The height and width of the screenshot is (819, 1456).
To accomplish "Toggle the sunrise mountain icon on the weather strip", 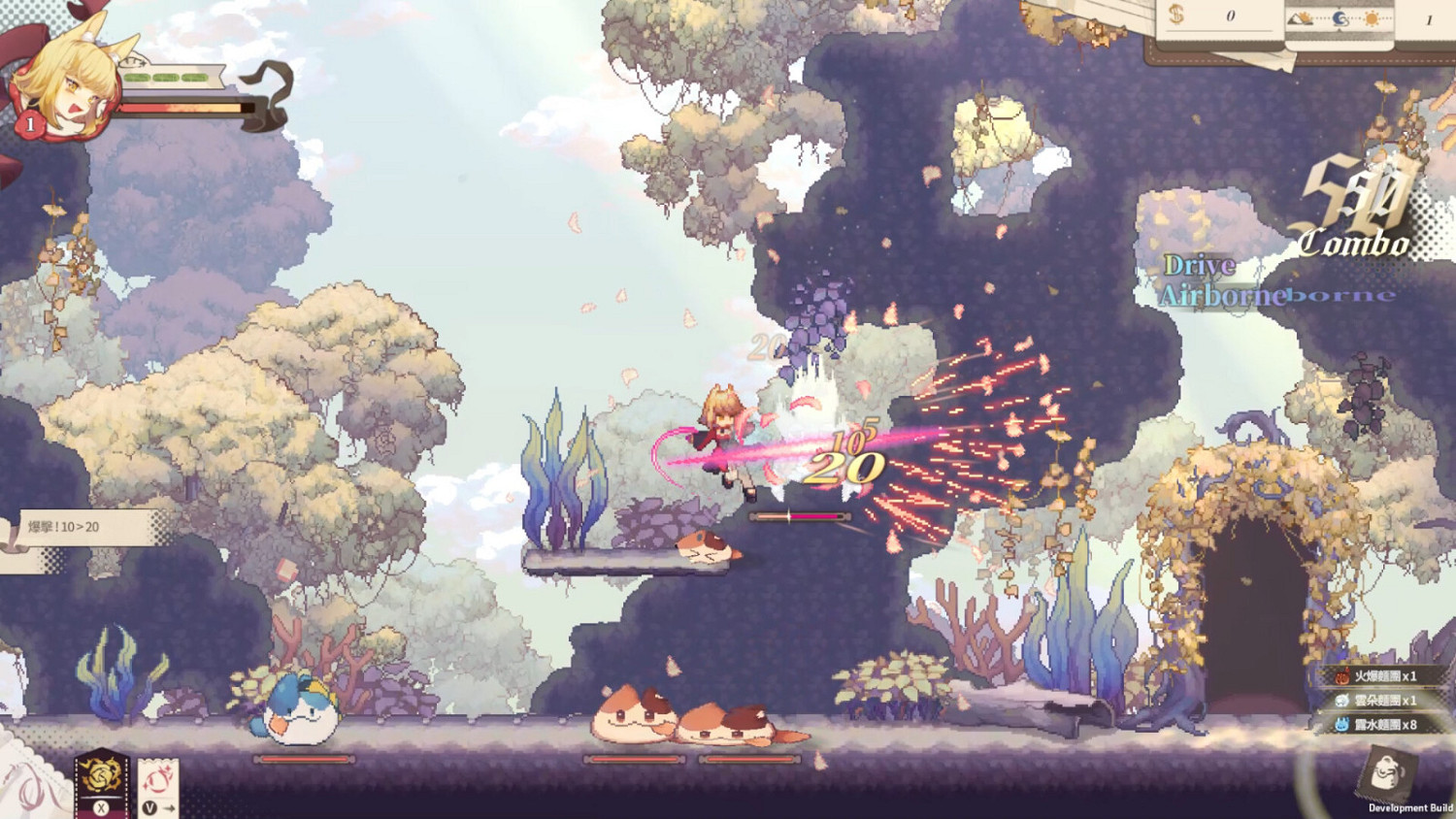I will coord(1298,17).
